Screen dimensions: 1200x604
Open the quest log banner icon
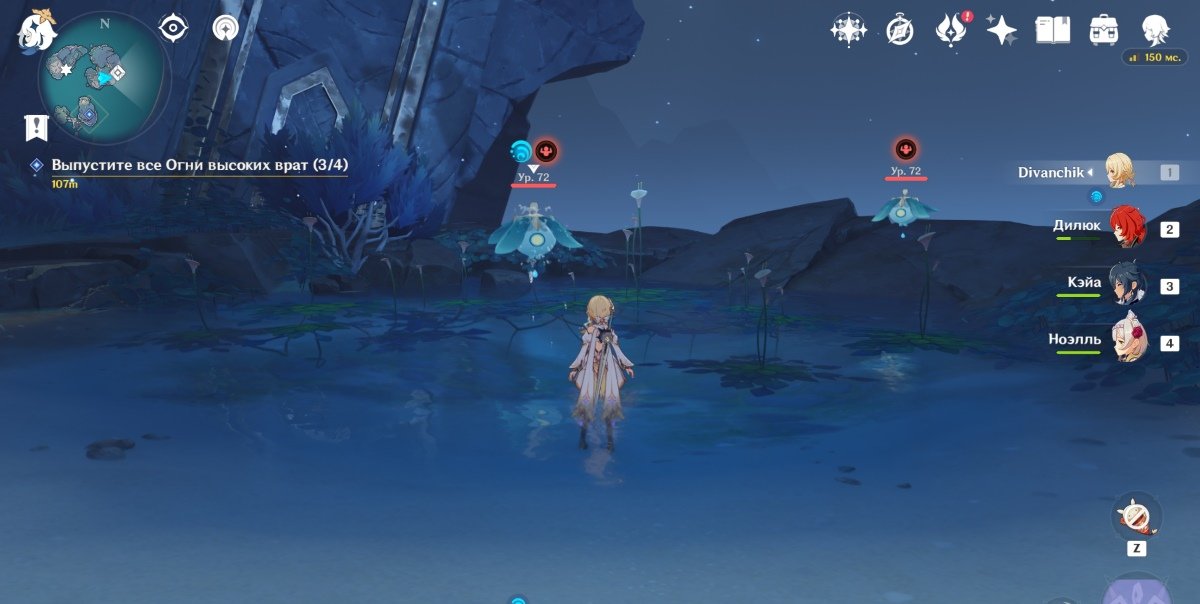(x=37, y=127)
